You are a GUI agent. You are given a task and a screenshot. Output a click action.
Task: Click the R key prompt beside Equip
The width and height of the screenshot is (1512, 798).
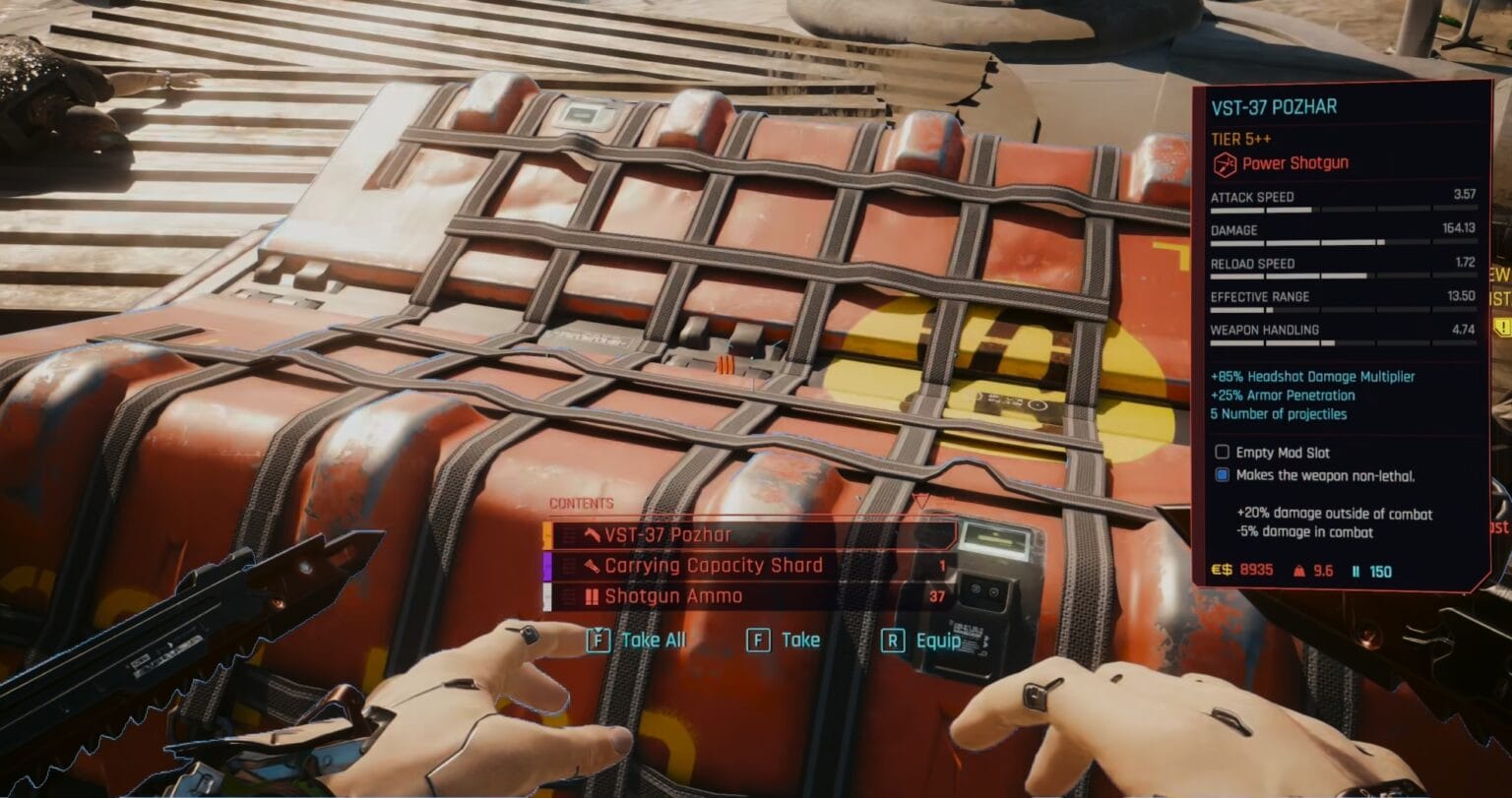[x=895, y=641]
